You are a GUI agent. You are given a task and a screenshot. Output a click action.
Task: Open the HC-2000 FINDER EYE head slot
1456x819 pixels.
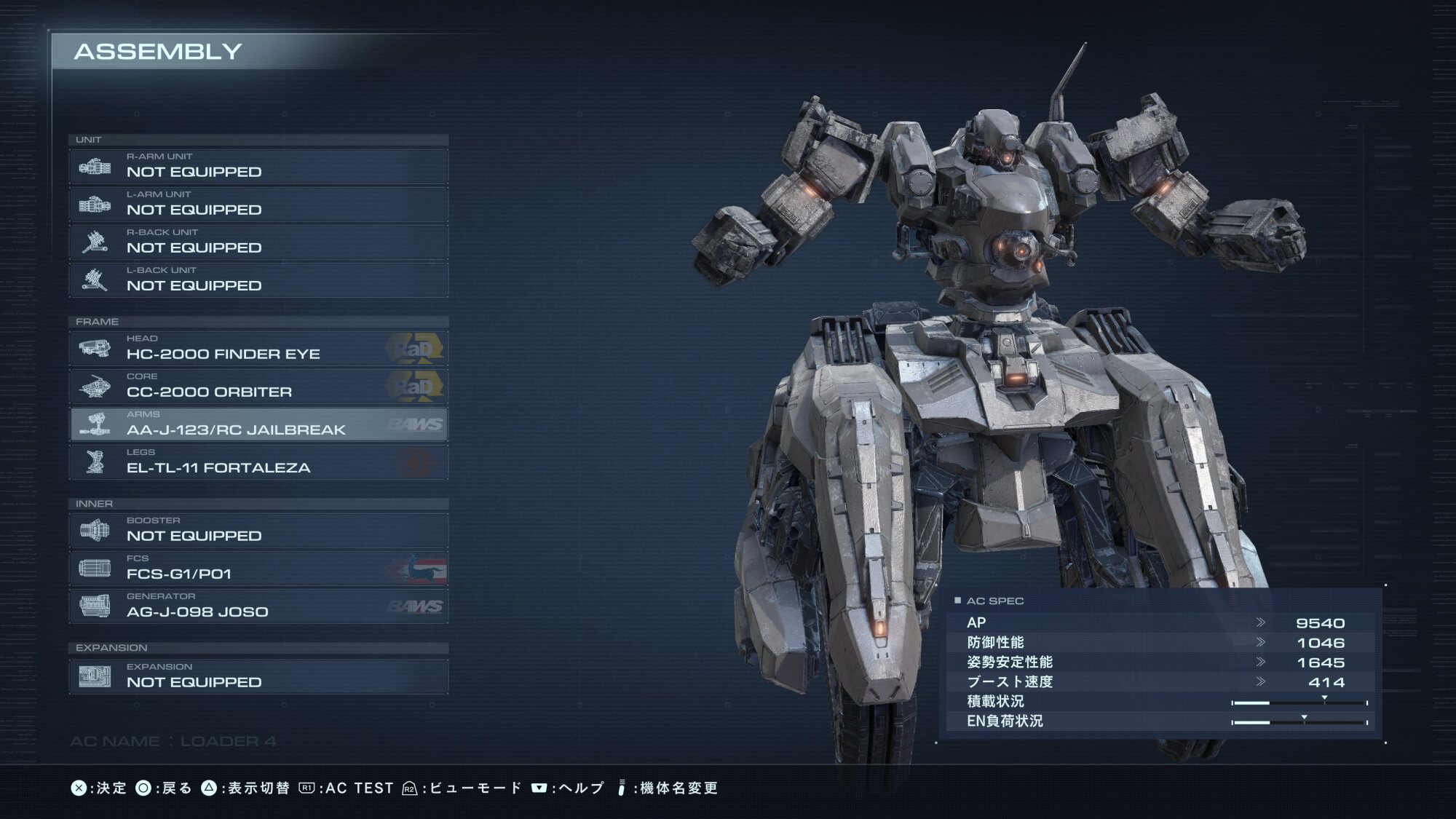click(258, 349)
